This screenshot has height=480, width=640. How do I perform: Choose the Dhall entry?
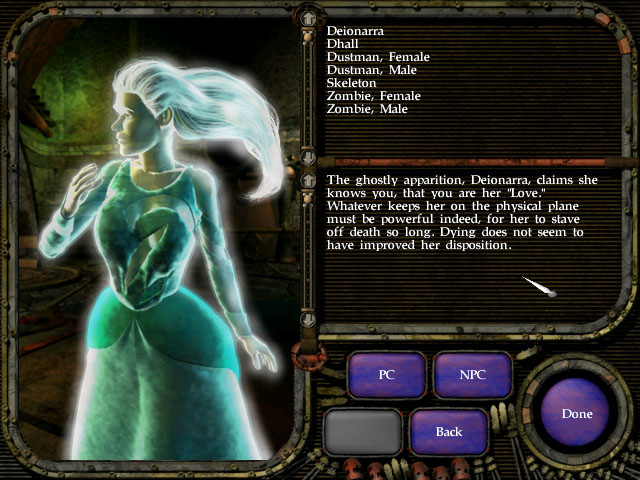(343, 44)
